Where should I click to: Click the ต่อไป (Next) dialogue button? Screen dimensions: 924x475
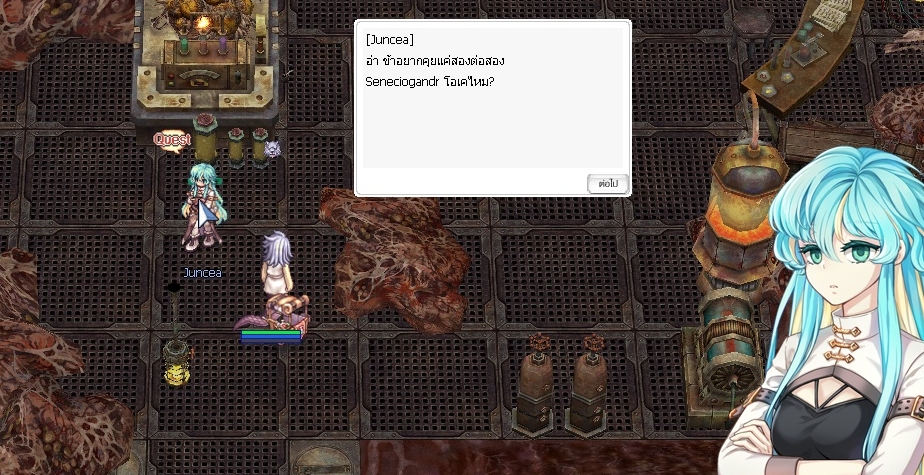tap(607, 184)
